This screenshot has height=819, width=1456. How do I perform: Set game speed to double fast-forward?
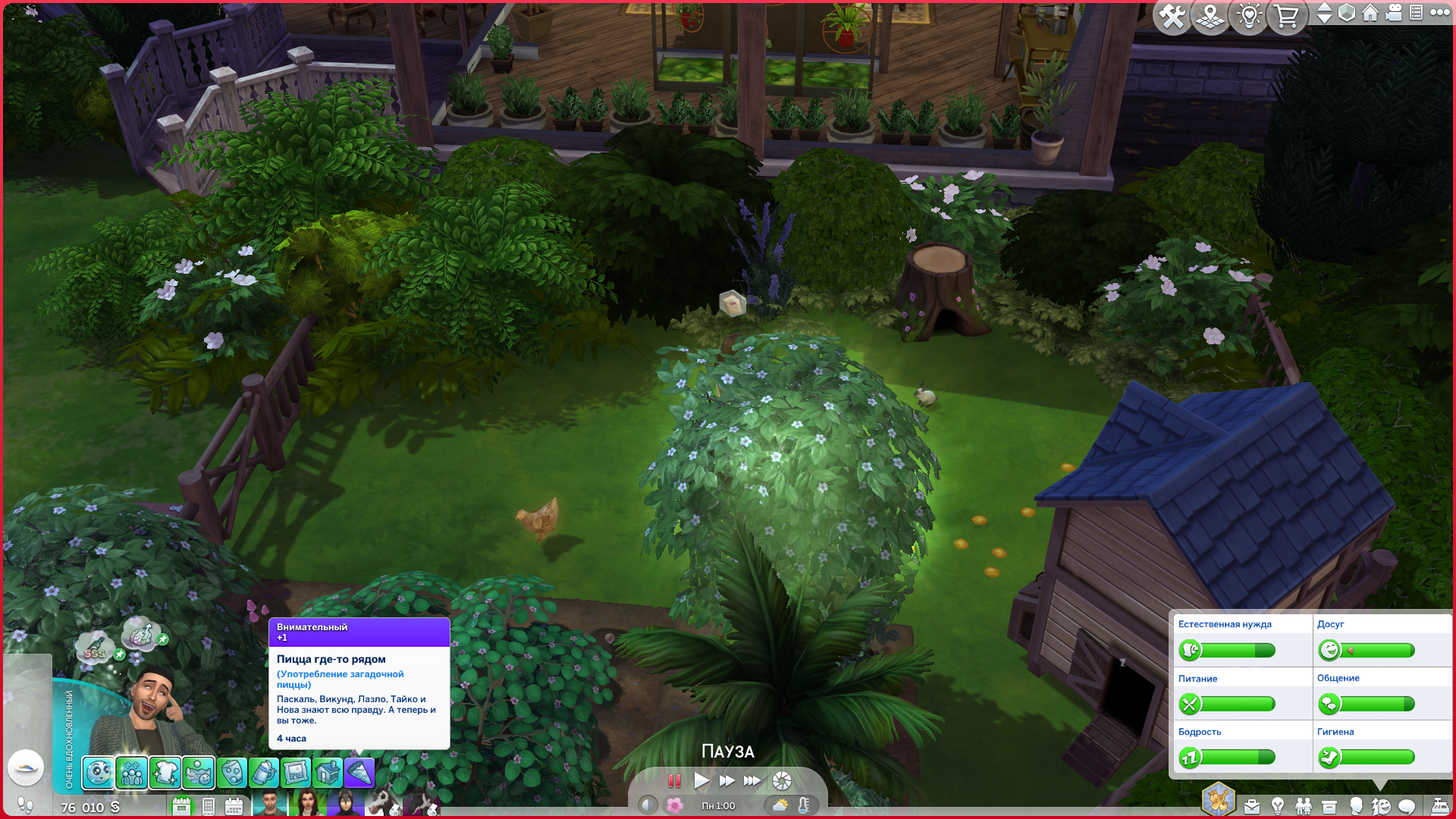tap(726, 780)
